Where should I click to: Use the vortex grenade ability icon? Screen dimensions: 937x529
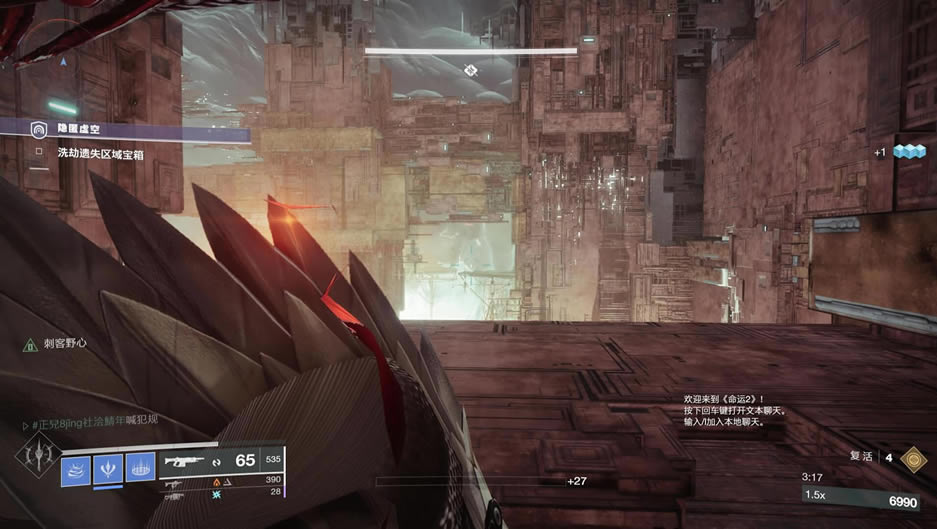tap(77, 469)
